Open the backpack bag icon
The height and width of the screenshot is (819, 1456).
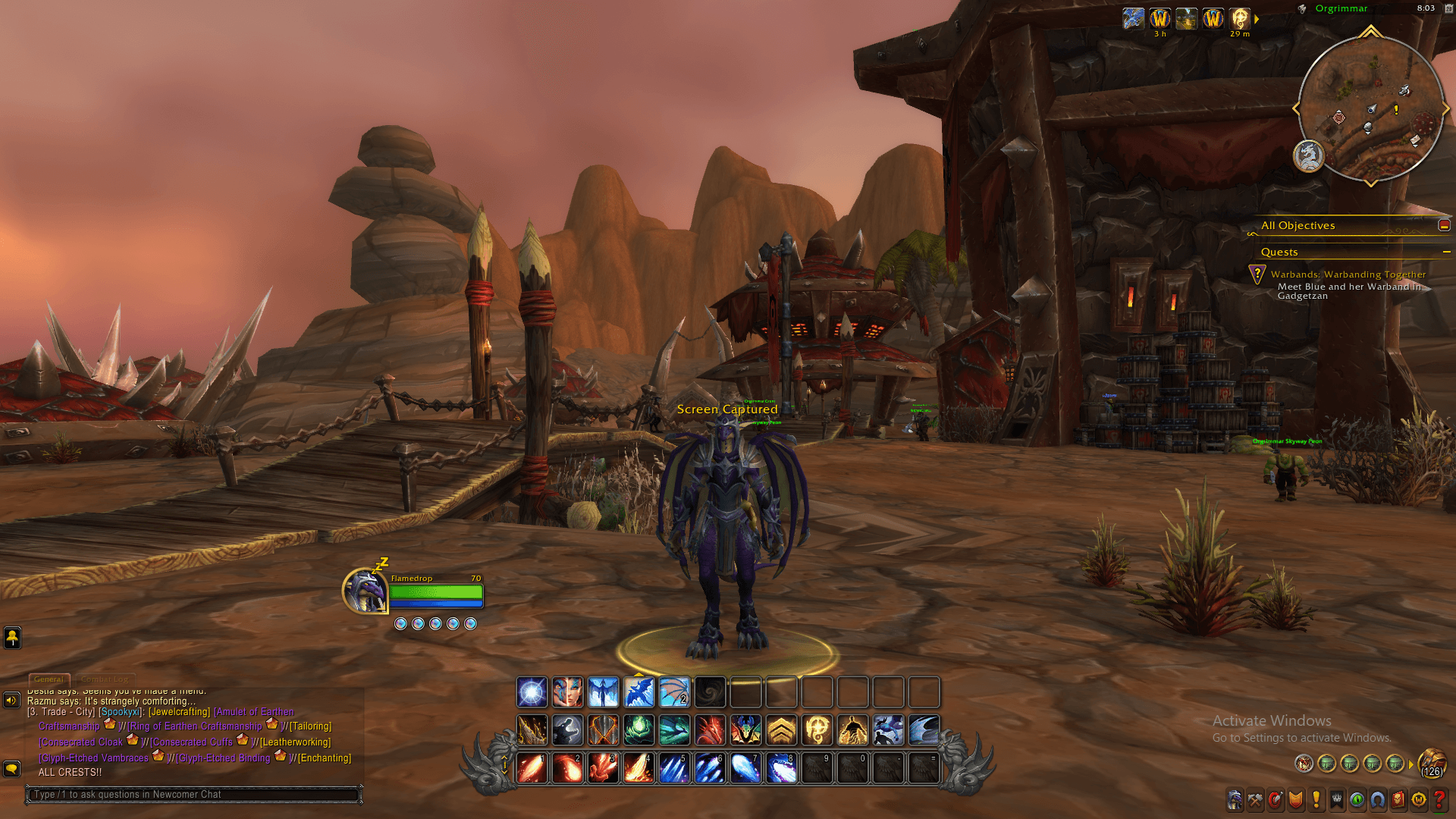[x=1432, y=764]
